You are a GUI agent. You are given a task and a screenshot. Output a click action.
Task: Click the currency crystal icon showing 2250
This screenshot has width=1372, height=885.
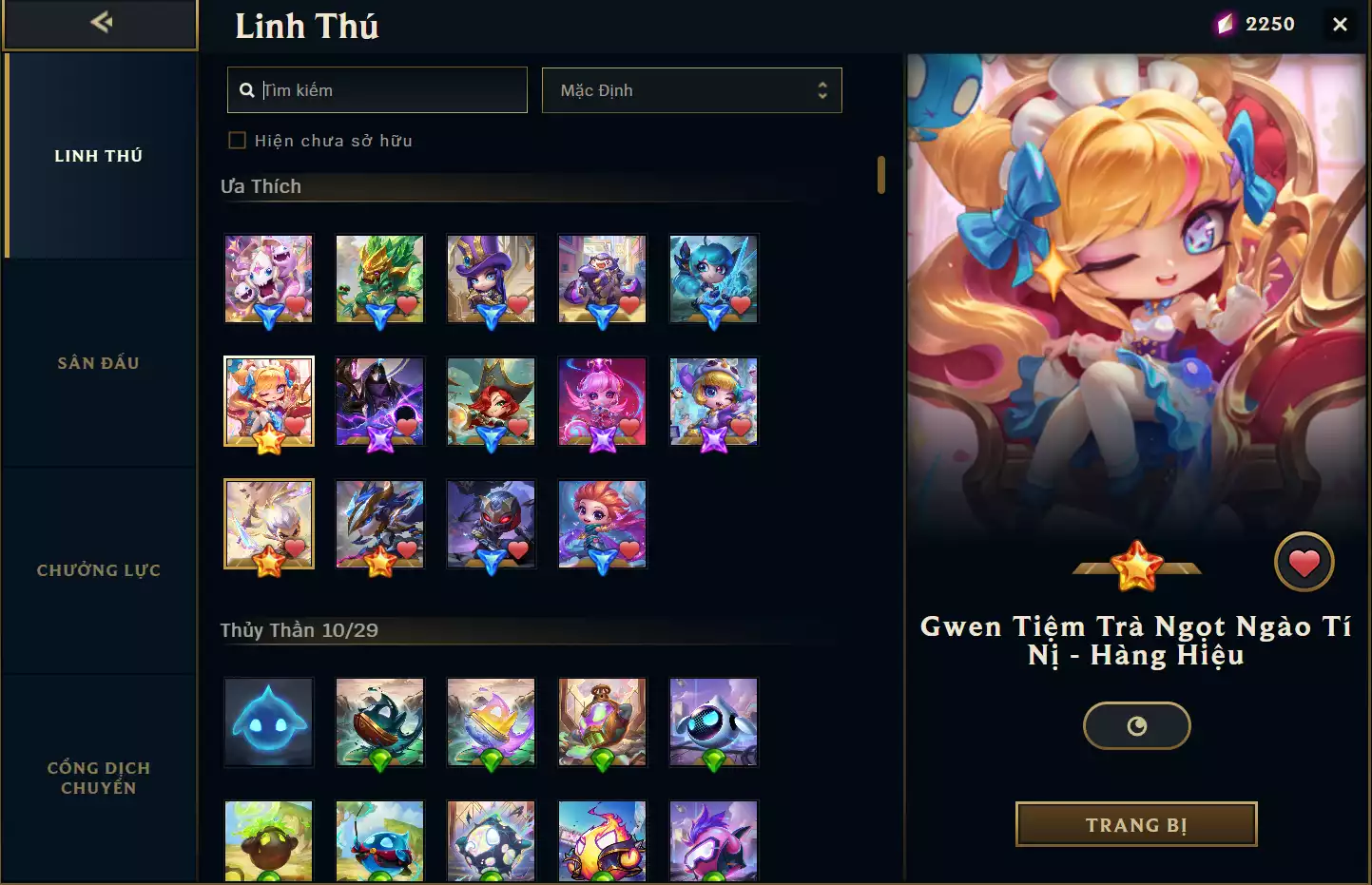click(1227, 23)
